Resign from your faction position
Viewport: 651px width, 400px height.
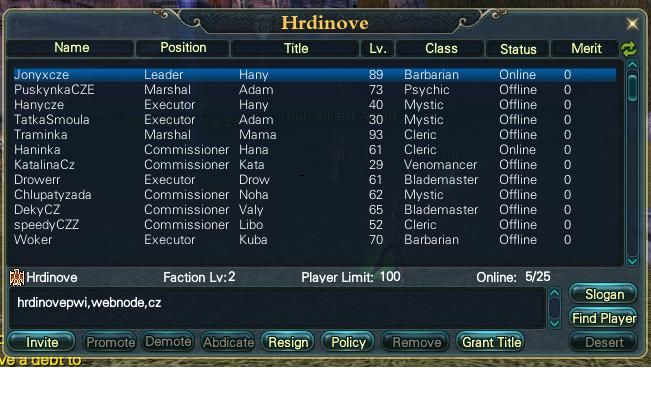[288, 342]
